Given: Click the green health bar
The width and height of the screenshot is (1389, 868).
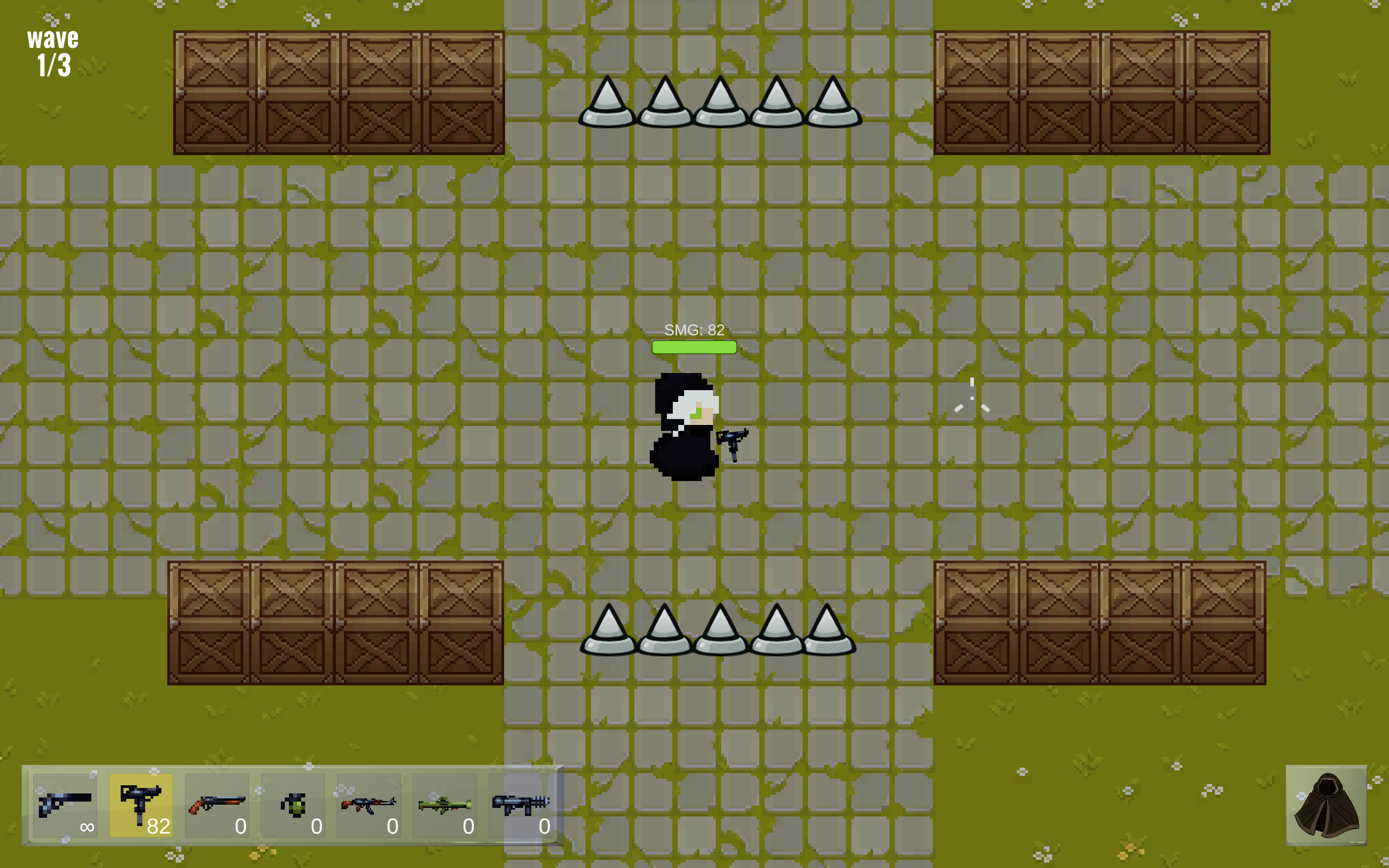Looking at the screenshot, I should point(694,347).
